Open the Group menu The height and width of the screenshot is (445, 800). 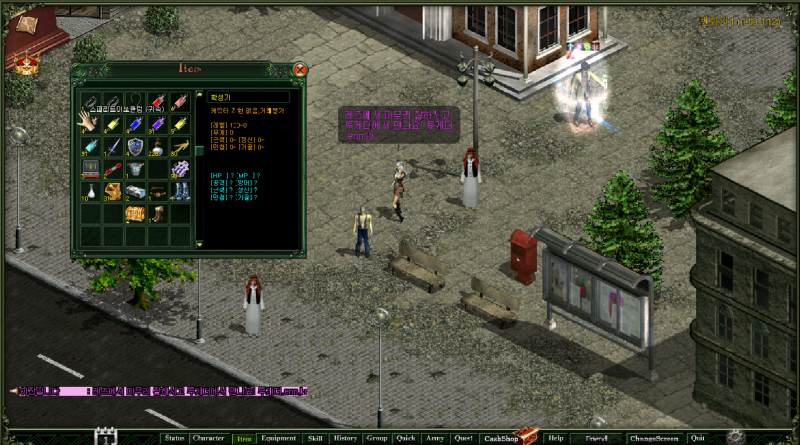[376, 438]
